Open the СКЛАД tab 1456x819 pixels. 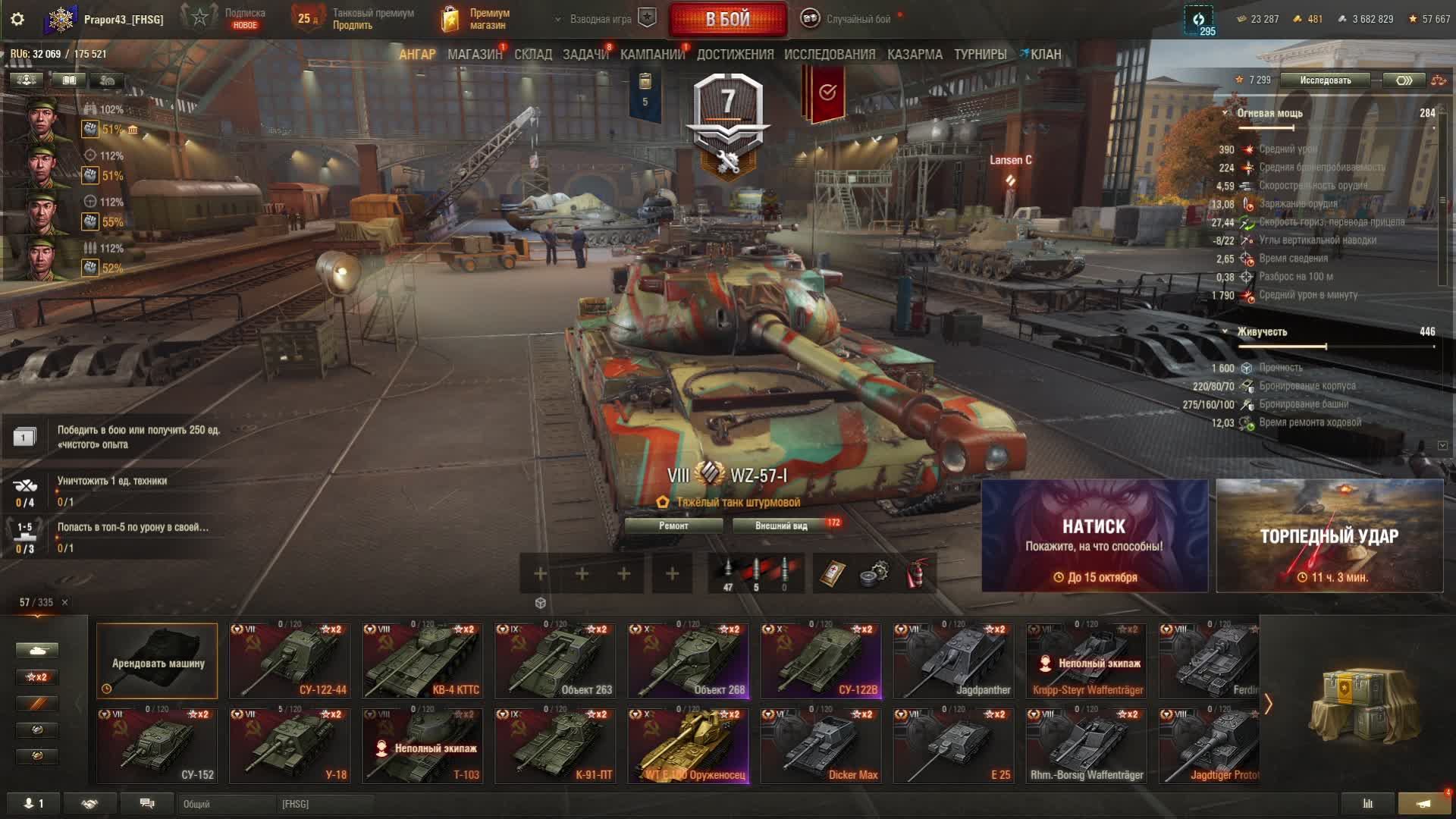(533, 55)
